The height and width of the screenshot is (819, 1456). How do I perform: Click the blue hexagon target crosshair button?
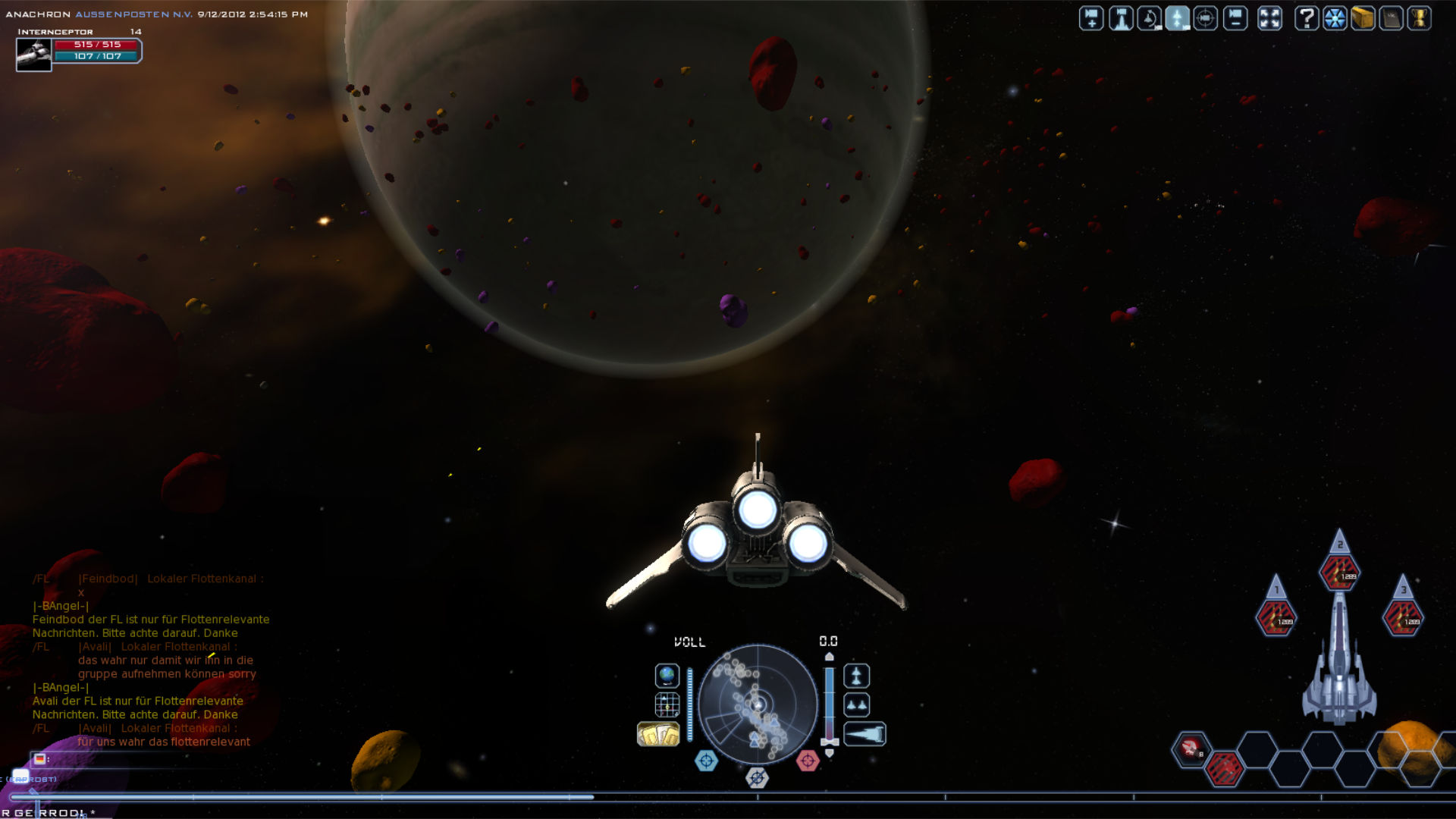click(706, 760)
